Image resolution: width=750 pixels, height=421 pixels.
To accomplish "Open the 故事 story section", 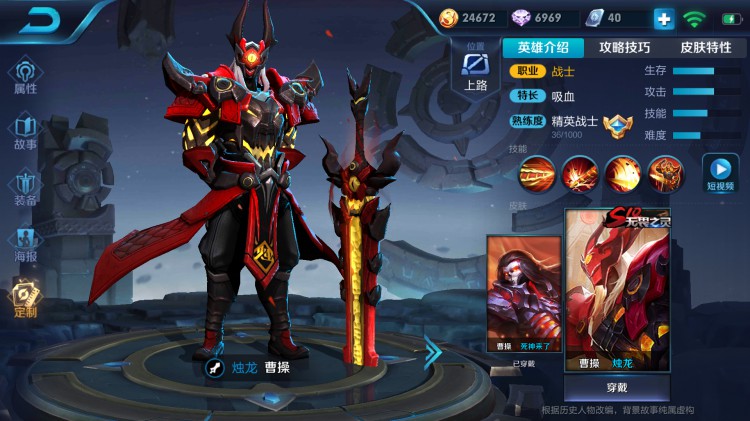I will (25, 132).
